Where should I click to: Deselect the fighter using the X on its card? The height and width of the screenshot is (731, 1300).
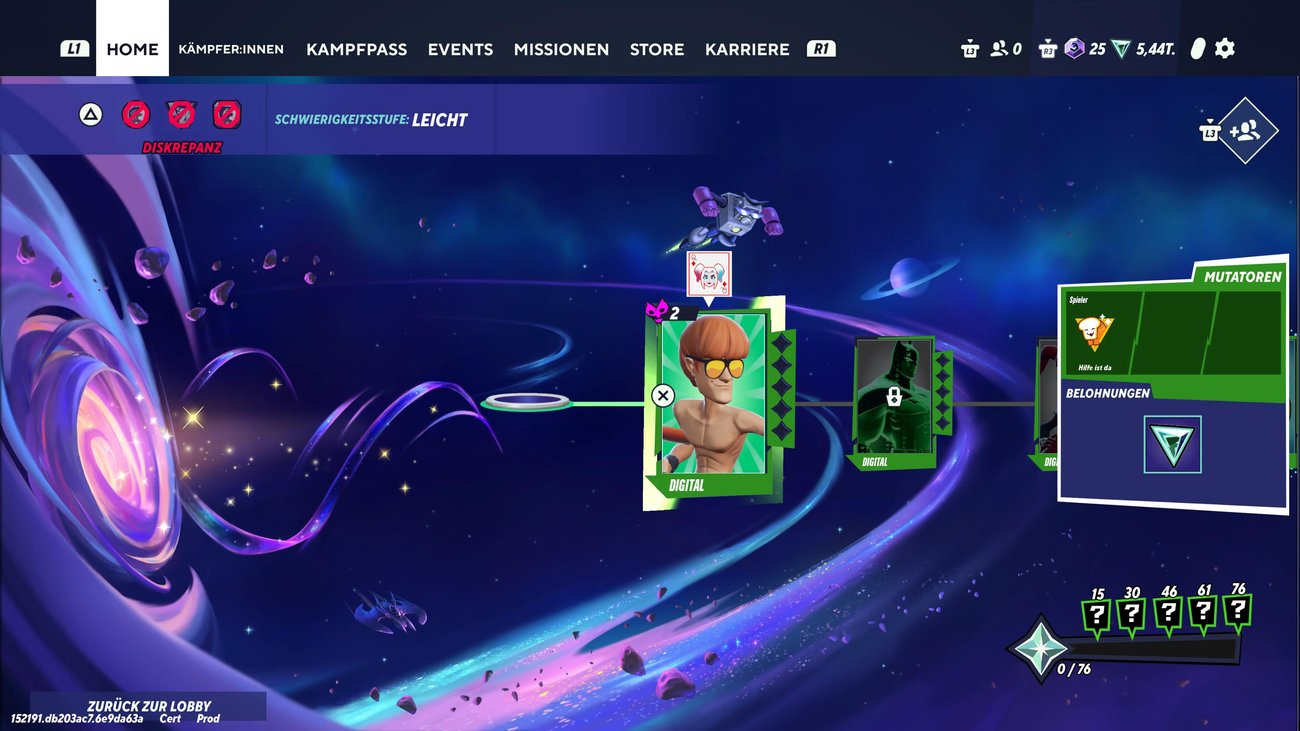(662, 394)
